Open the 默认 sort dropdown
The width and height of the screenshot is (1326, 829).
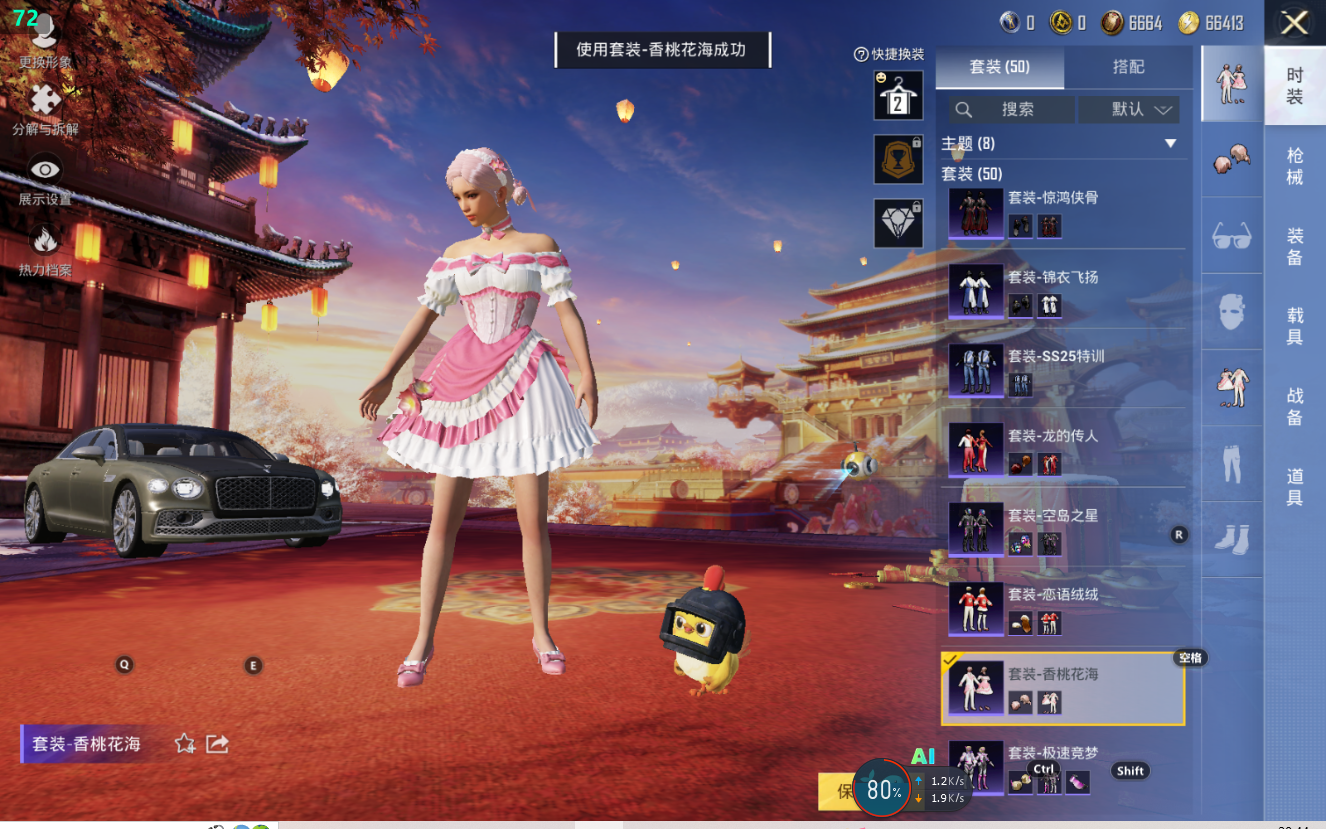(1141, 109)
